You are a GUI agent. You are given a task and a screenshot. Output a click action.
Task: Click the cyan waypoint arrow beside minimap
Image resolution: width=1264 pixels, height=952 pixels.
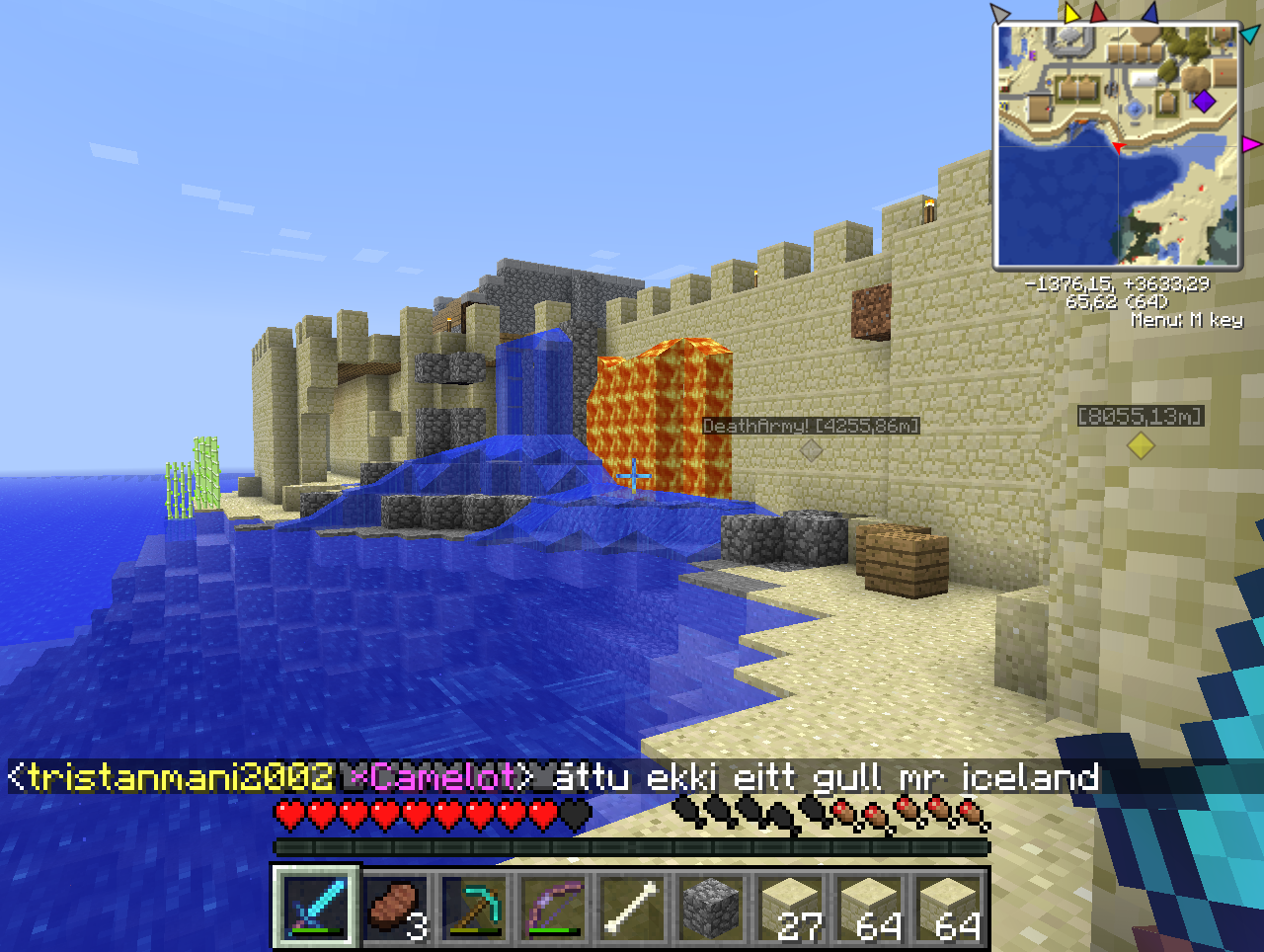click(x=1249, y=35)
